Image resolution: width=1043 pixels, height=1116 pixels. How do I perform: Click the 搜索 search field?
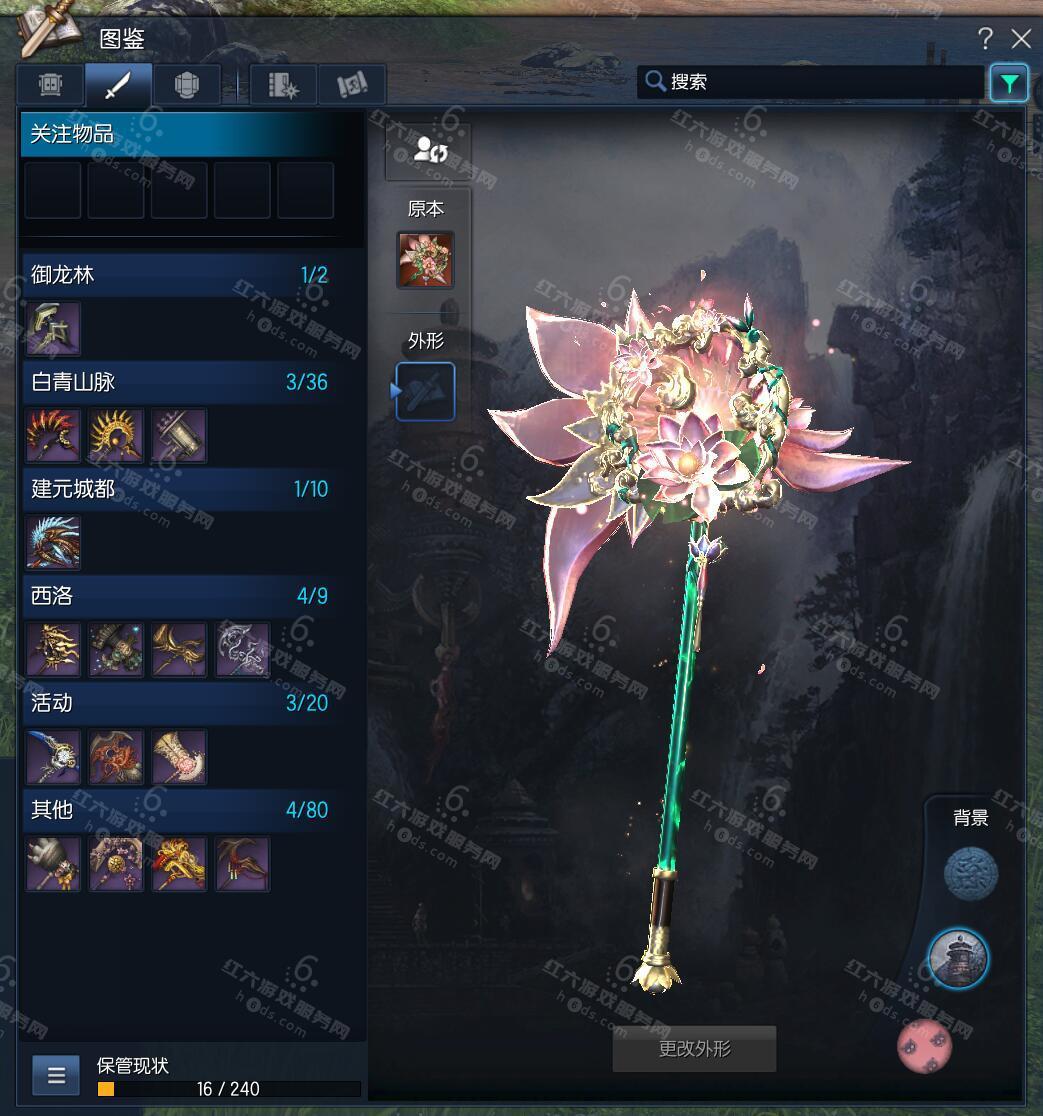pos(810,82)
